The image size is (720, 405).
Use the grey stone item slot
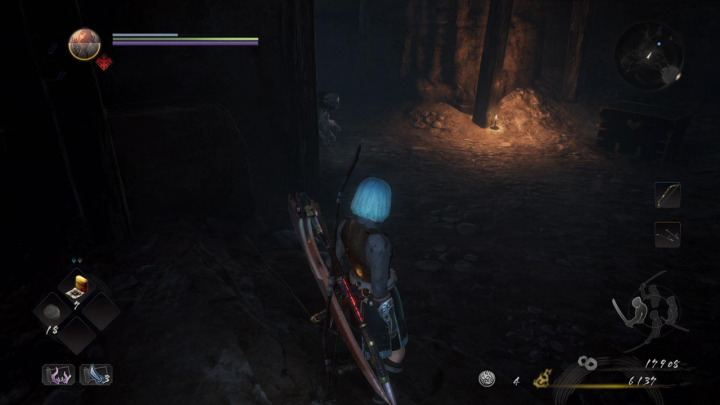pos(50,312)
